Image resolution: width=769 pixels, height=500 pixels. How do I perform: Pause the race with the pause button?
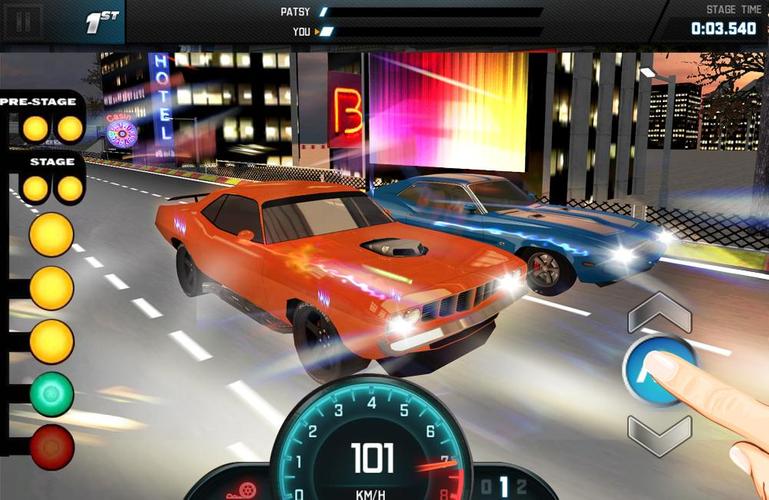(x=26, y=20)
